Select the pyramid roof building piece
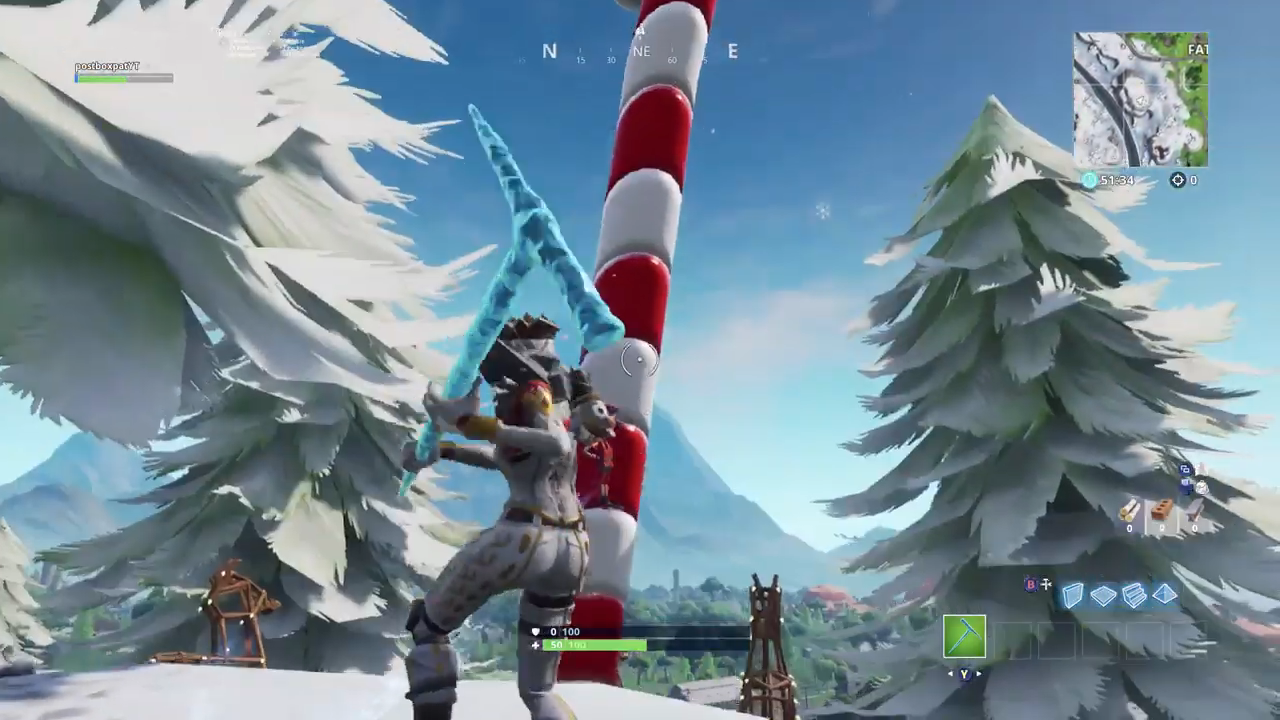Image resolution: width=1280 pixels, height=720 pixels. 1164,595
